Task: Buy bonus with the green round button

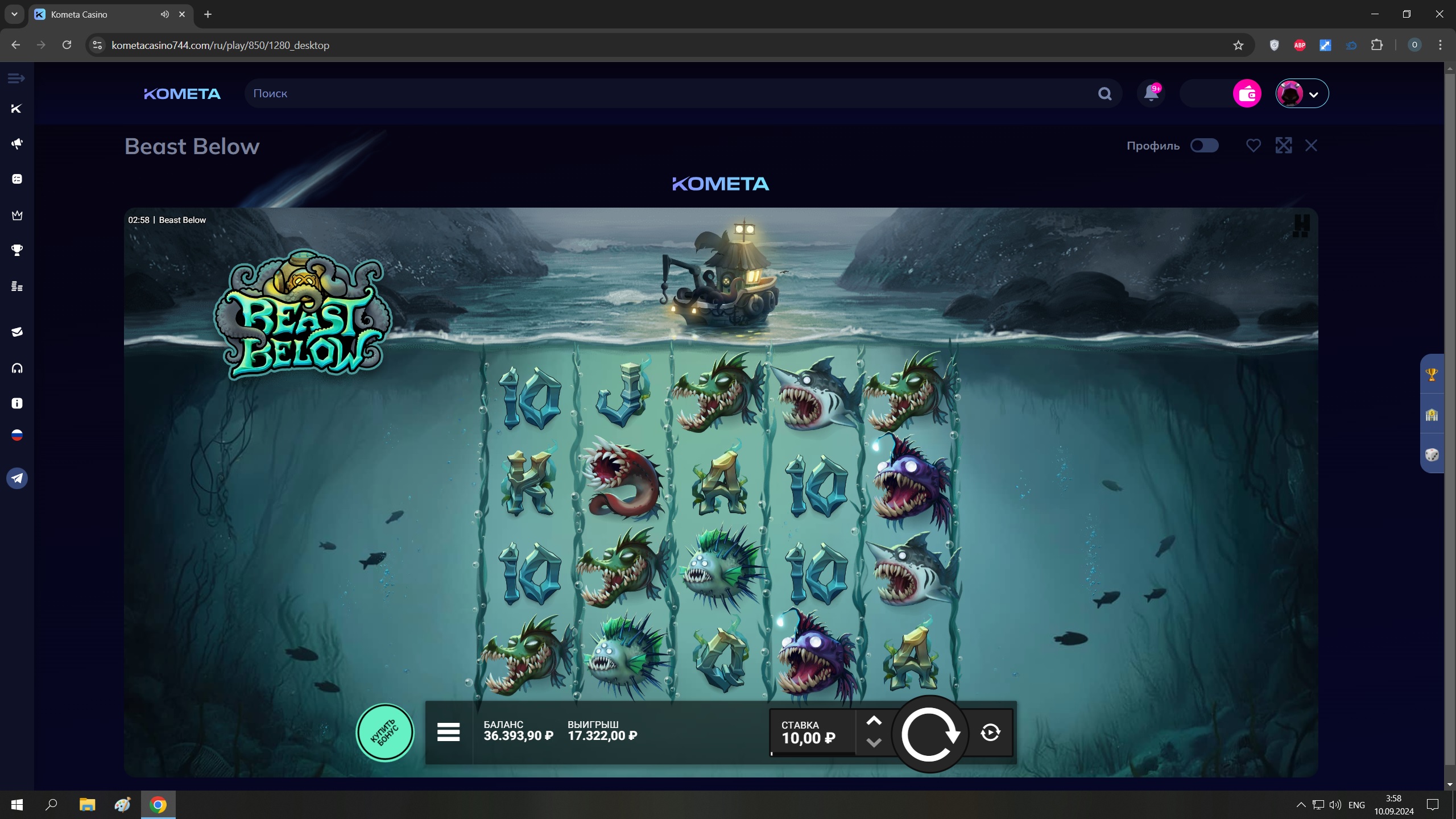Action: [x=385, y=733]
